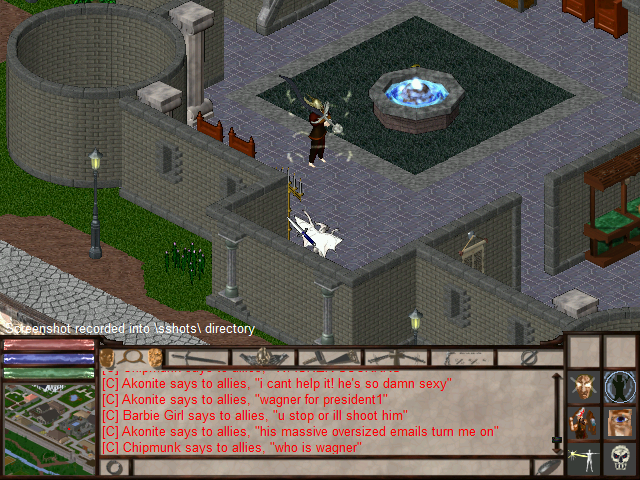Click the chat message from Chipmunk
The width and height of the screenshot is (640, 480).
[233, 447]
